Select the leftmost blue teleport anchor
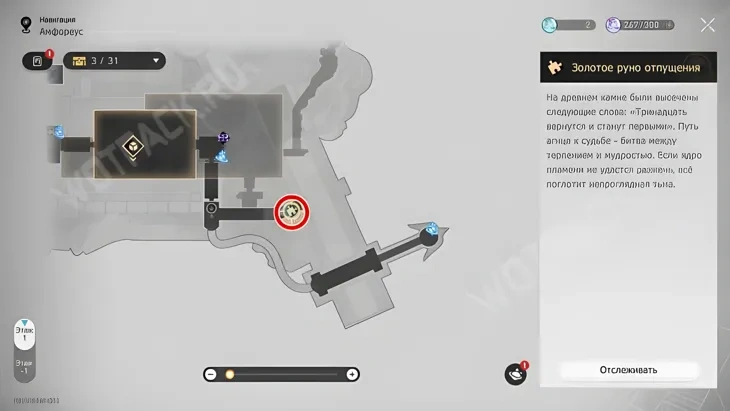Viewport: 730px width, 411px height. tap(58, 131)
